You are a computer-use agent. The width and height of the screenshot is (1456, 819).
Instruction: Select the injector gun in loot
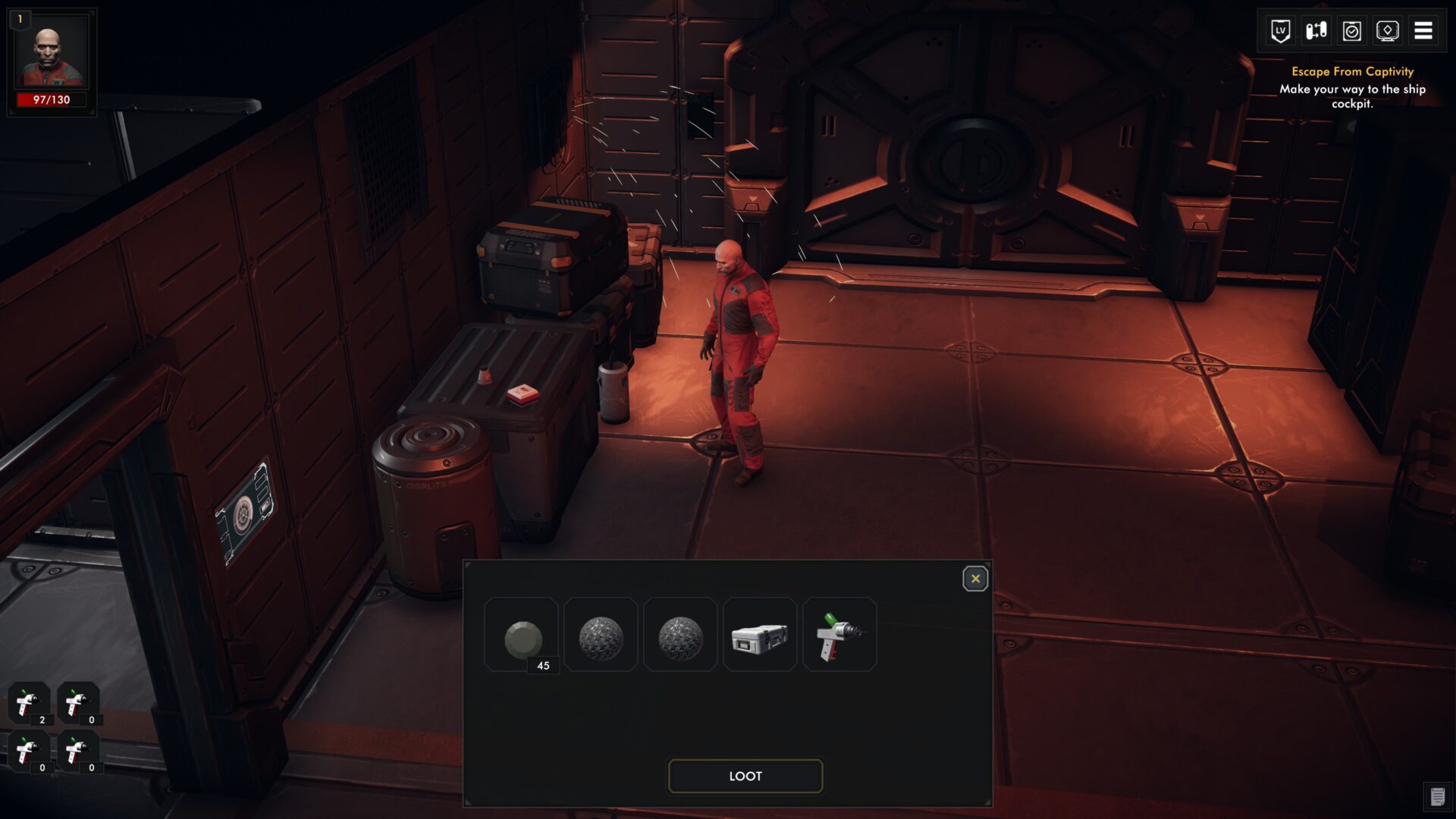point(839,635)
